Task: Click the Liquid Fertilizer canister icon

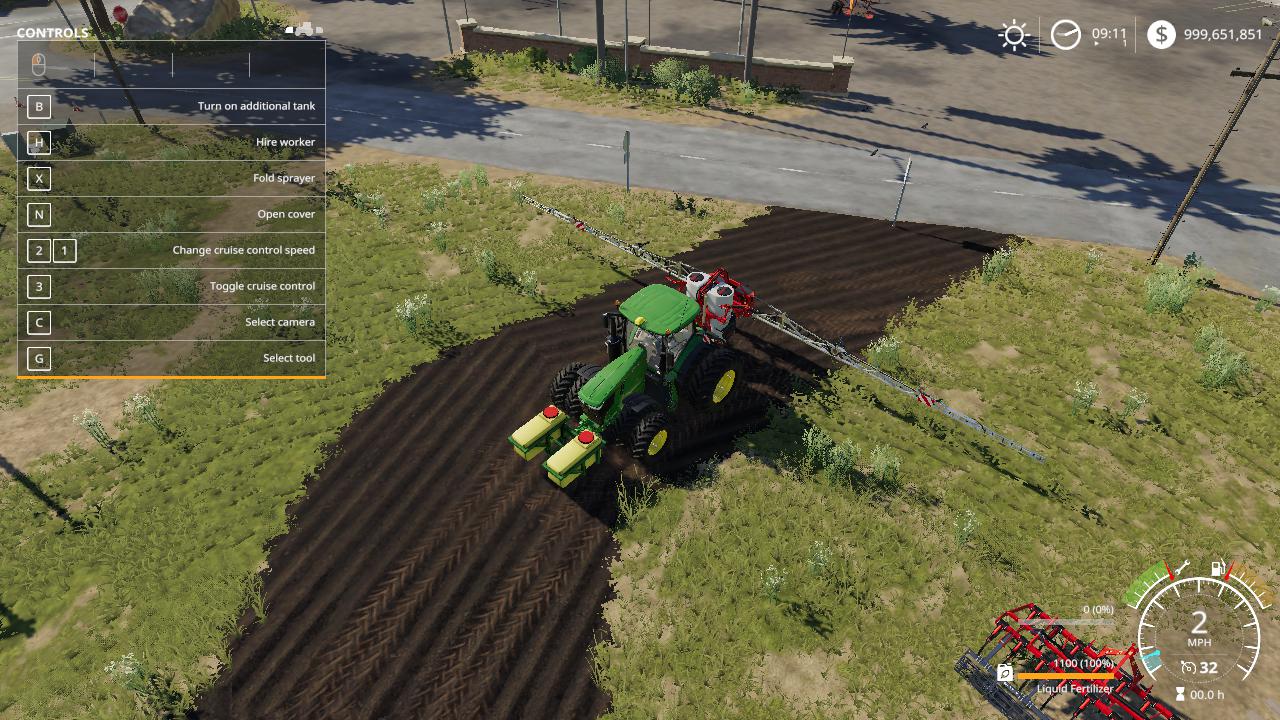Action: point(1004,674)
